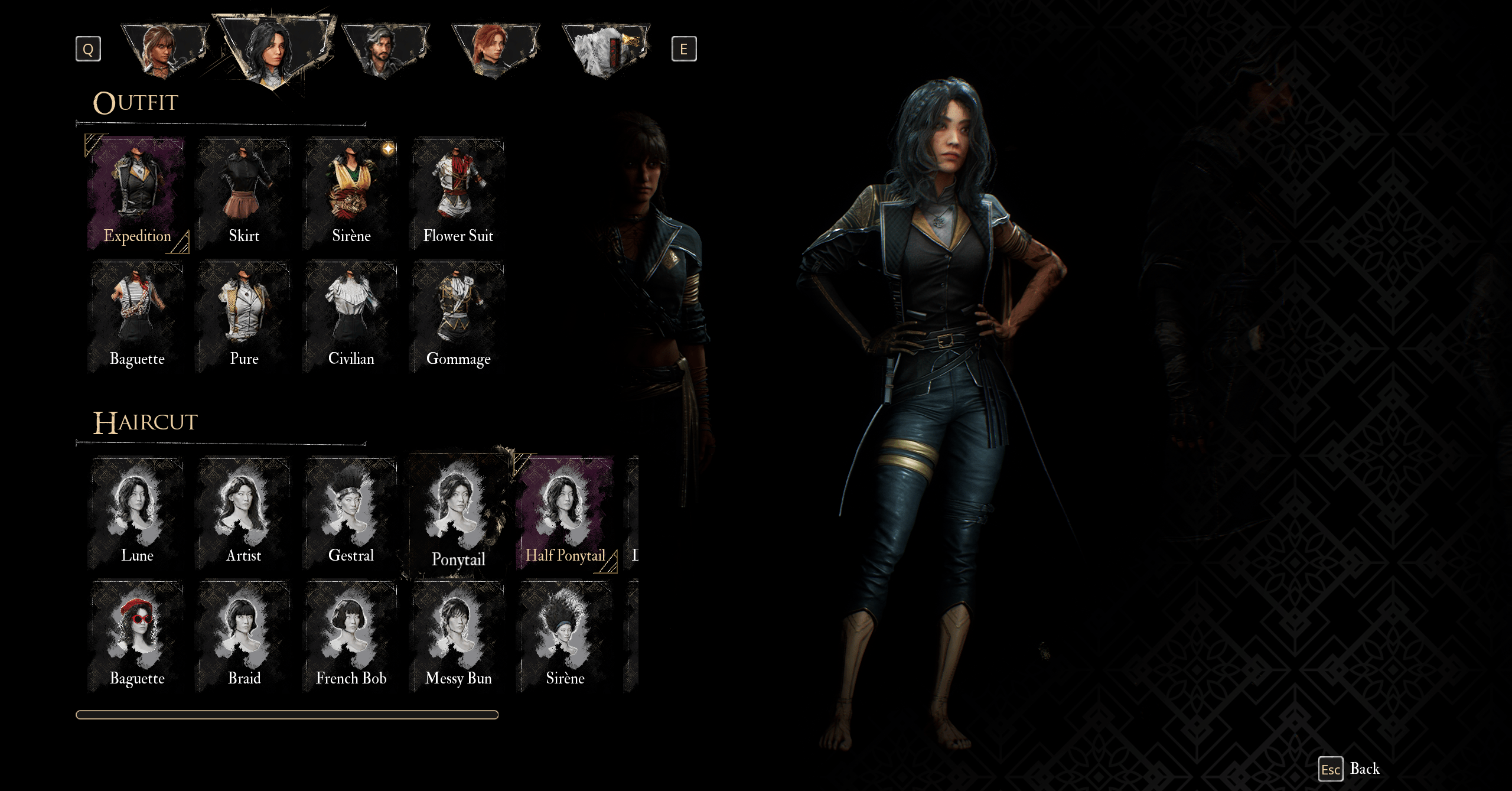Choose the Baguette haircut with red beret
The width and height of the screenshot is (1512, 791).
click(x=137, y=636)
